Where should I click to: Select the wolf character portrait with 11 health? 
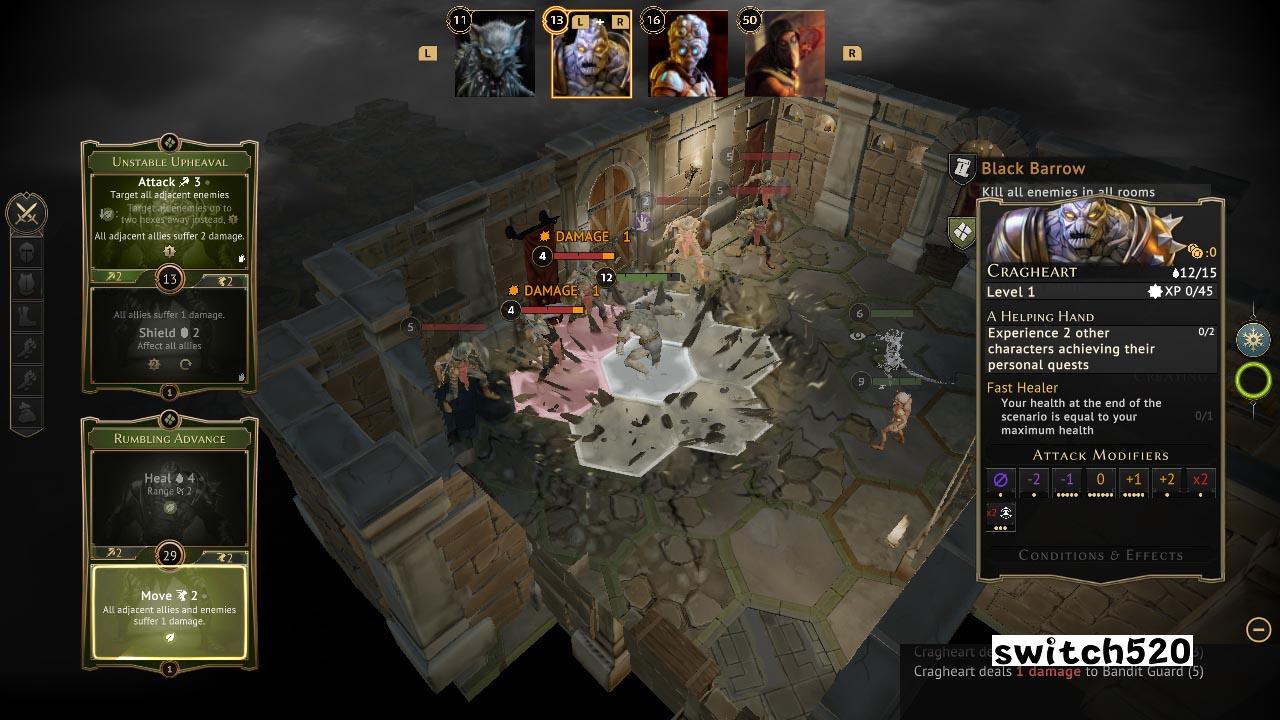pyautogui.click(x=494, y=55)
